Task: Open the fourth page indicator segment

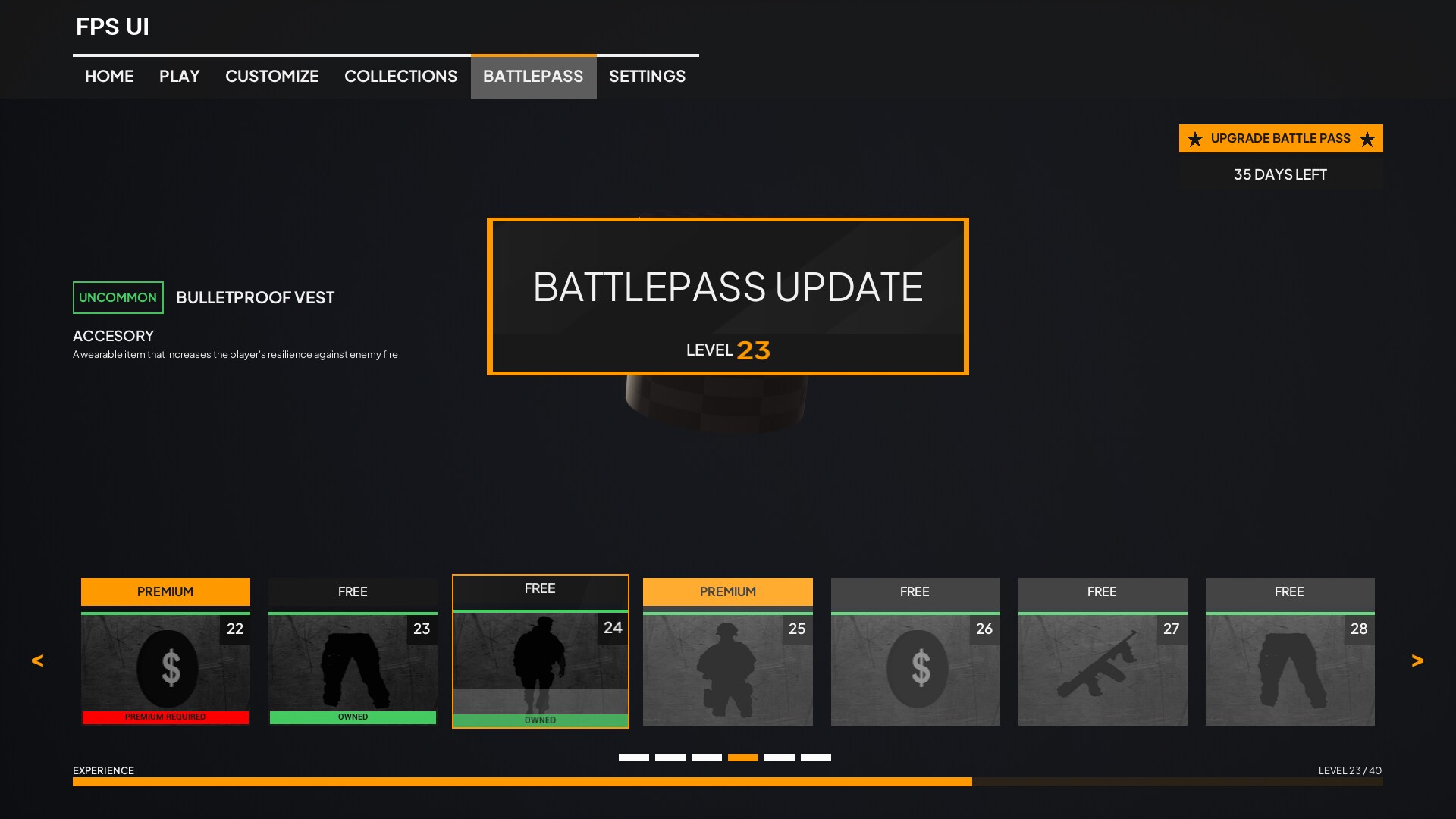Action: tap(743, 757)
